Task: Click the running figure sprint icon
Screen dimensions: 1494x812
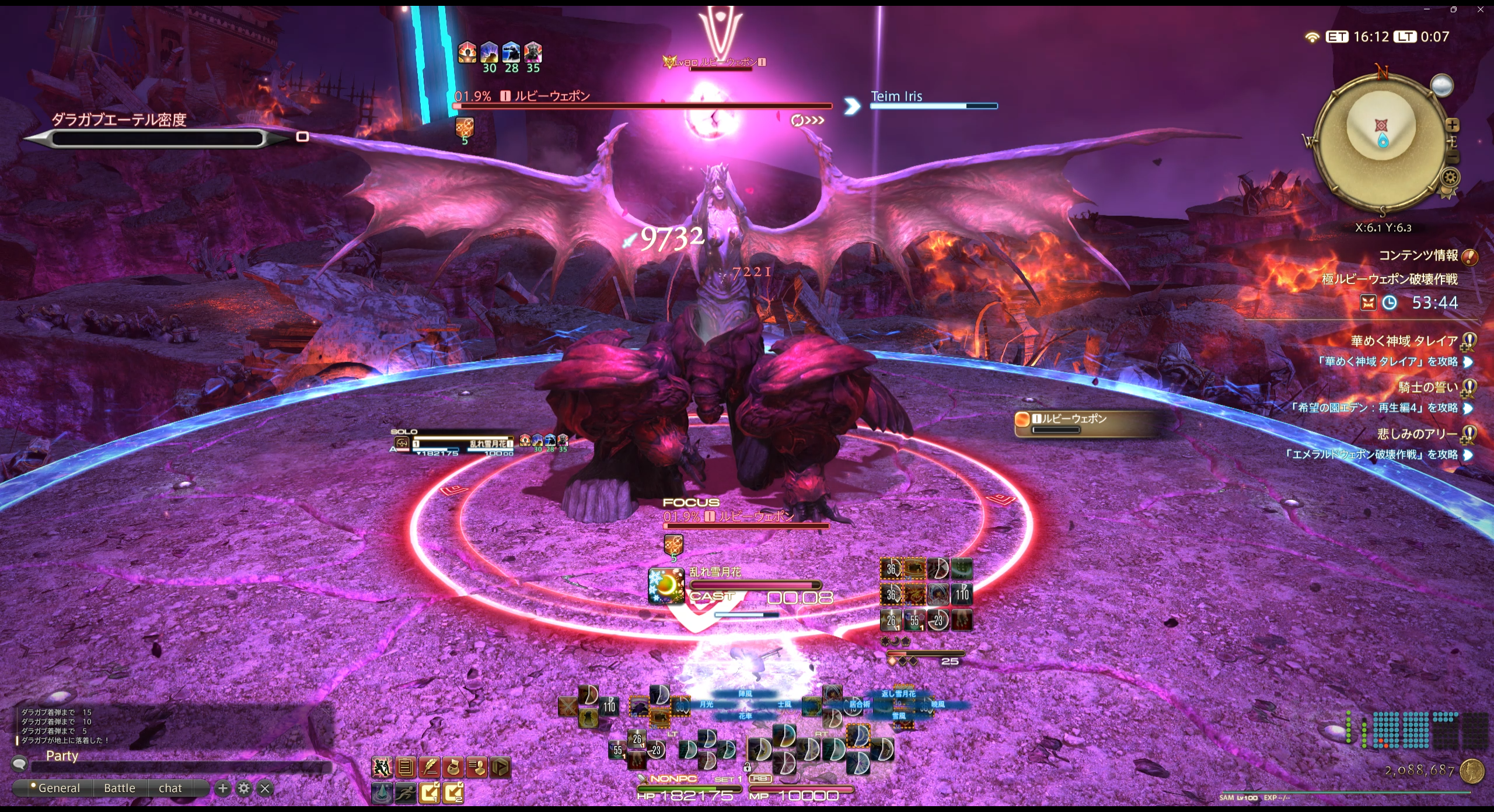Action: click(406, 792)
